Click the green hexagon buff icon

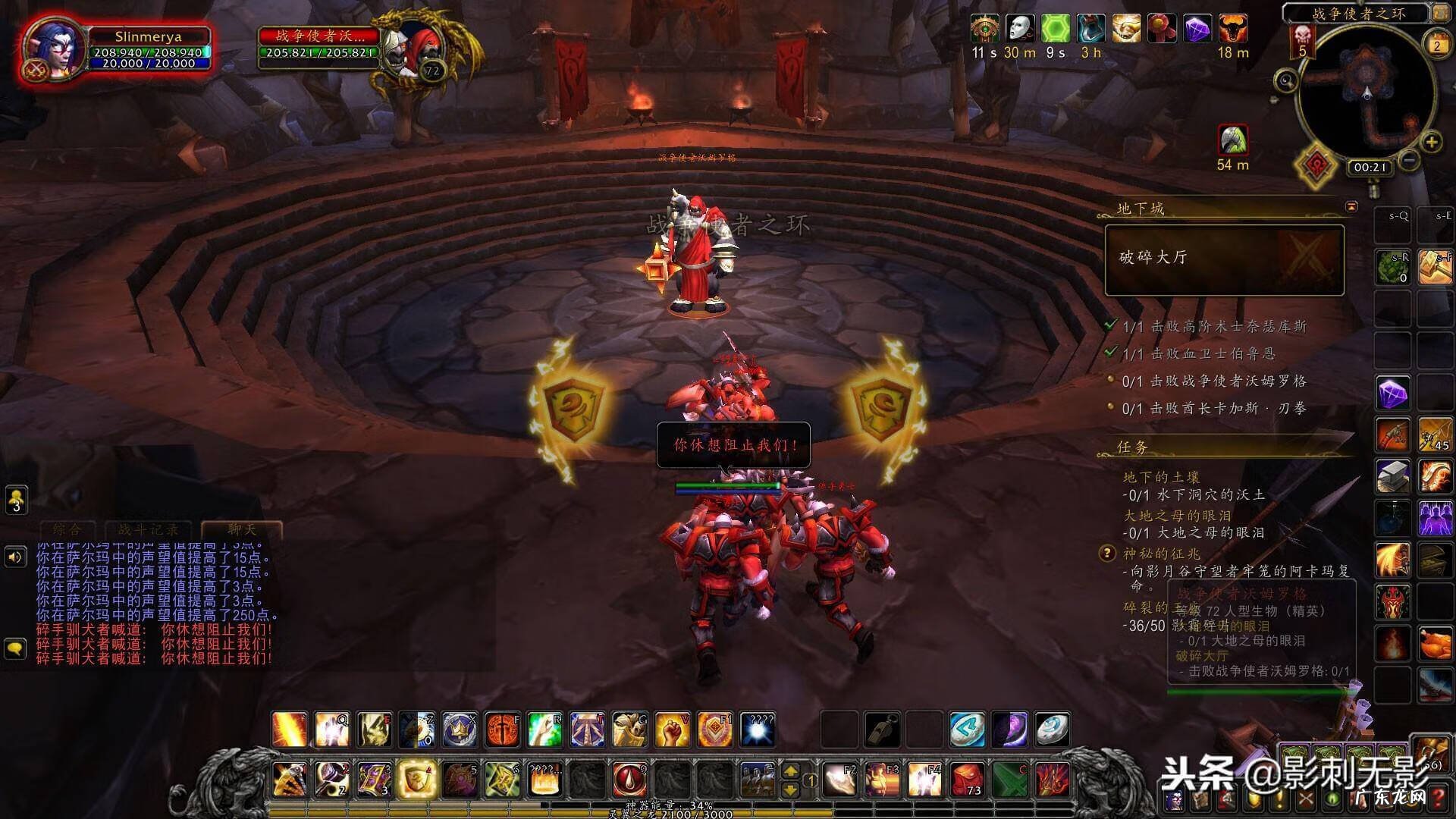(1056, 29)
